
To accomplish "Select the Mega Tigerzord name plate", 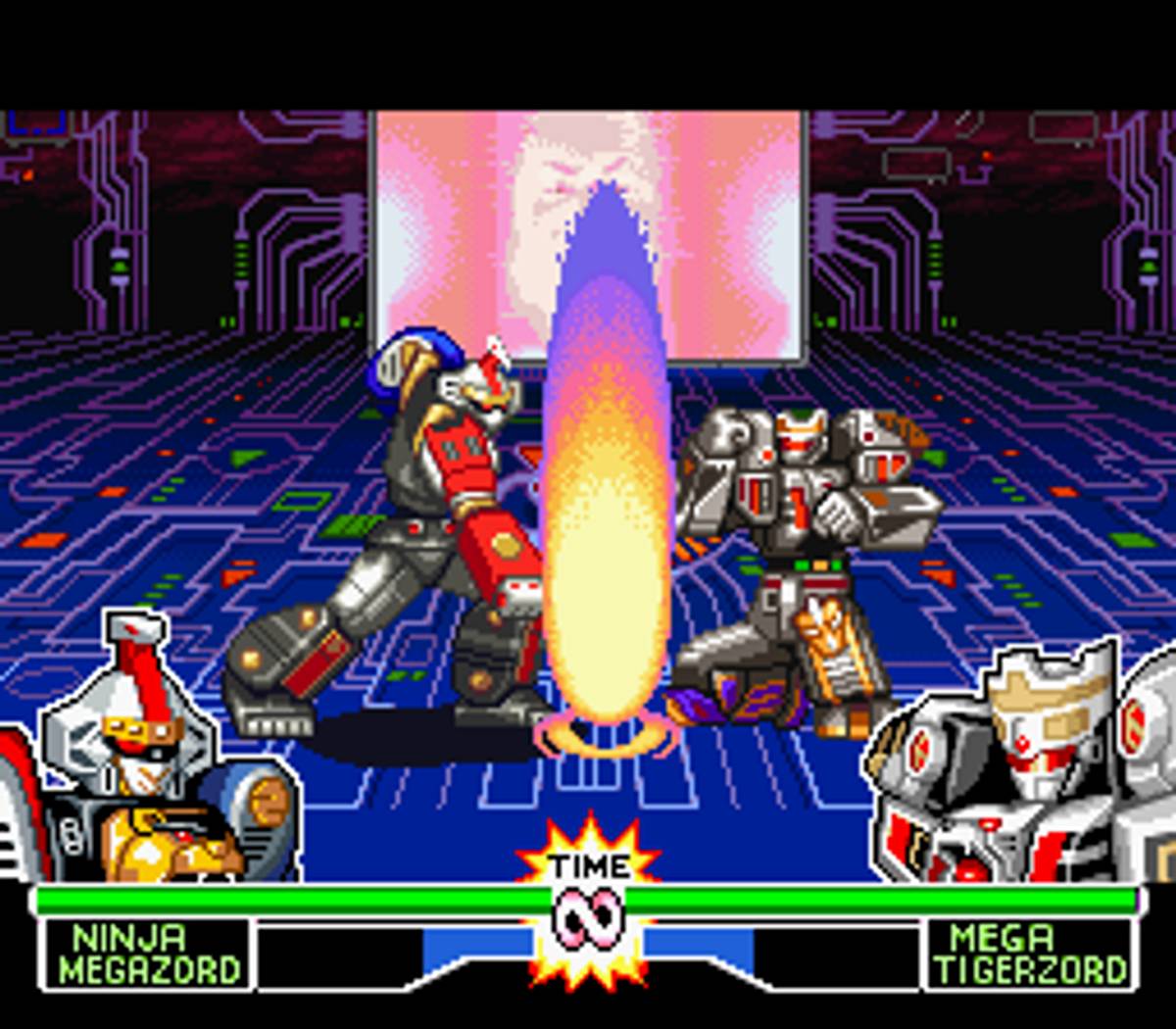I will click(x=1029, y=954).
